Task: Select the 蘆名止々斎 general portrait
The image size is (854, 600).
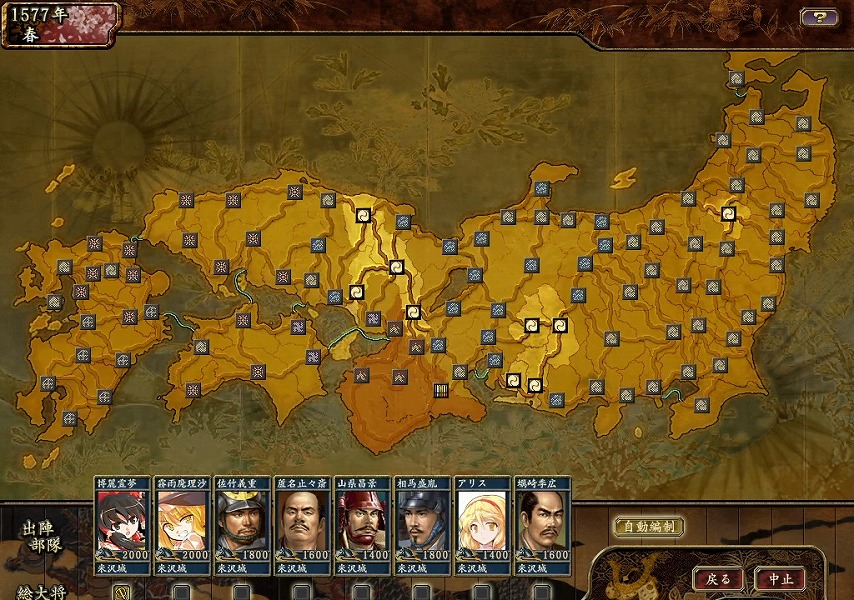Action: [303, 525]
